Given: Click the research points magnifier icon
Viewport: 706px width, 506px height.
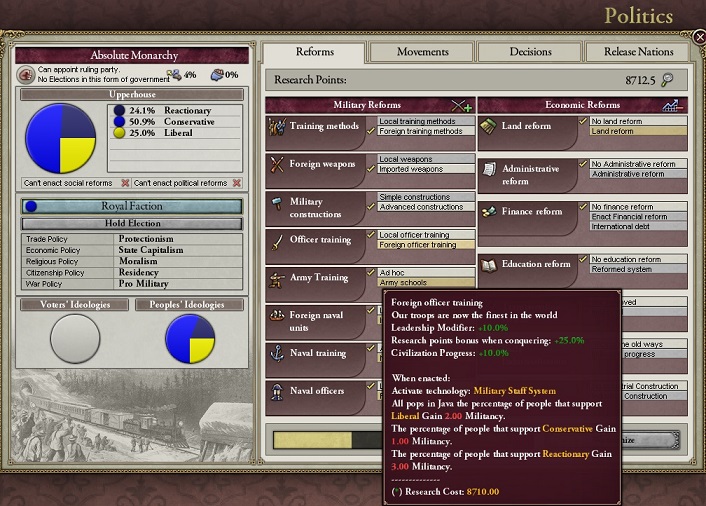Looking at the screenshot, I should pyautogui.click(x=667, y=80).
